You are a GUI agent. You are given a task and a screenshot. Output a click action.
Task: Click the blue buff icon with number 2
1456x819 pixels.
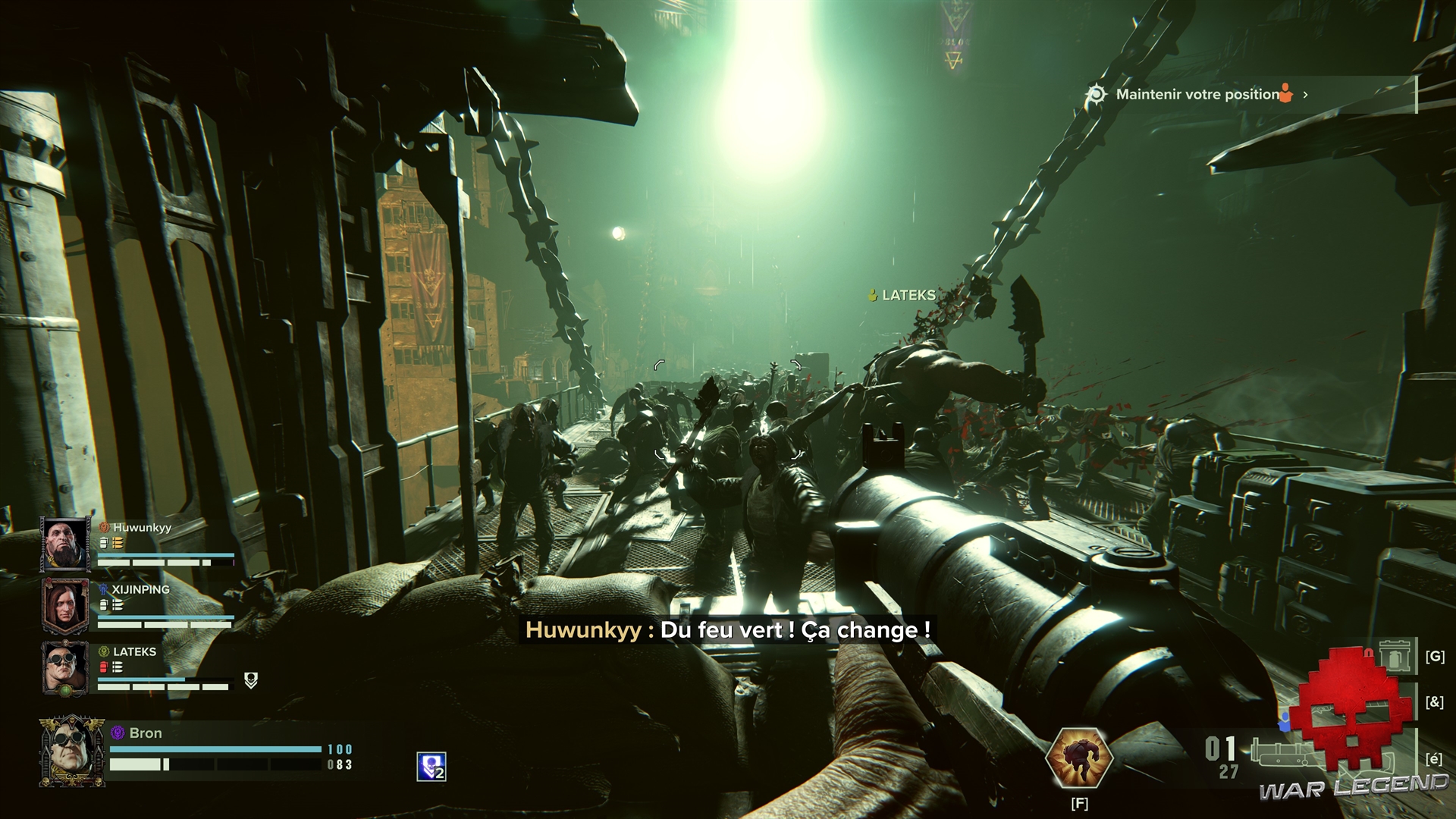coord(431,766)
